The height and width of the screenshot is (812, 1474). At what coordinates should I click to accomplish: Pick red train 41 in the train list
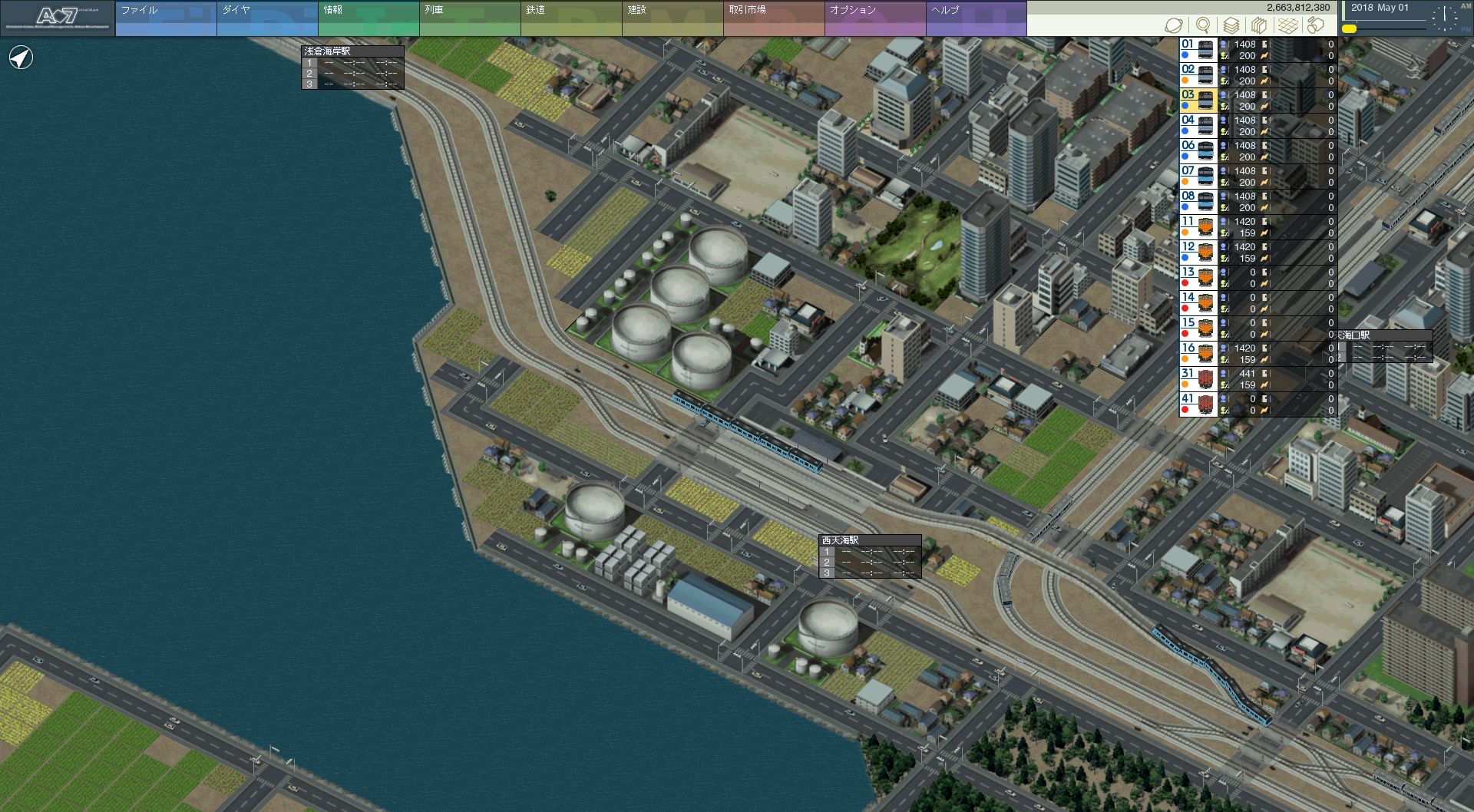[1198, 404]
